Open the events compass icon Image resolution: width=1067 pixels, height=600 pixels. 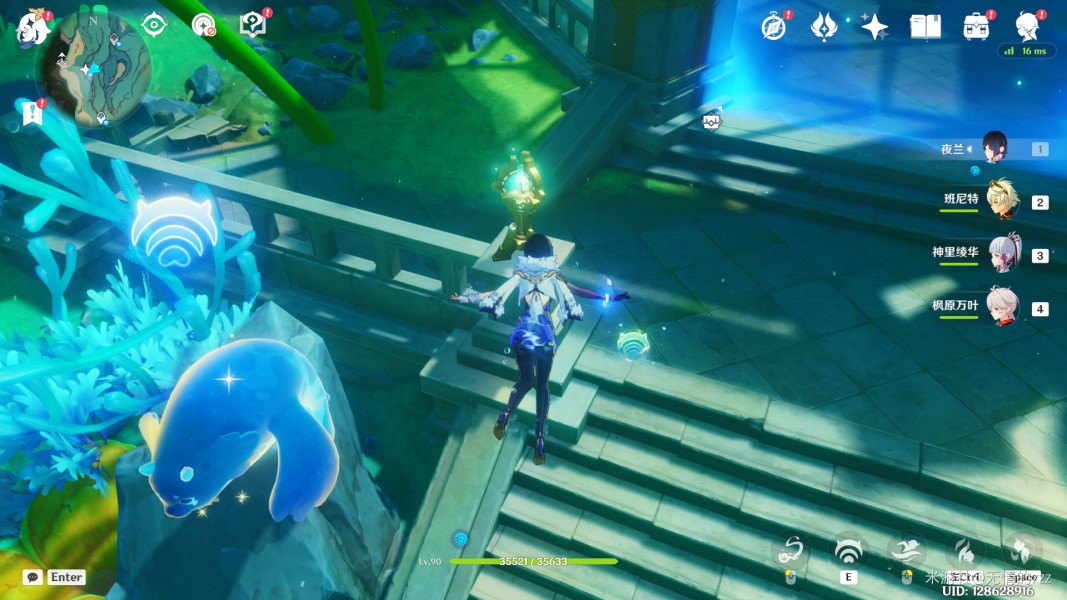pos(773,26)
